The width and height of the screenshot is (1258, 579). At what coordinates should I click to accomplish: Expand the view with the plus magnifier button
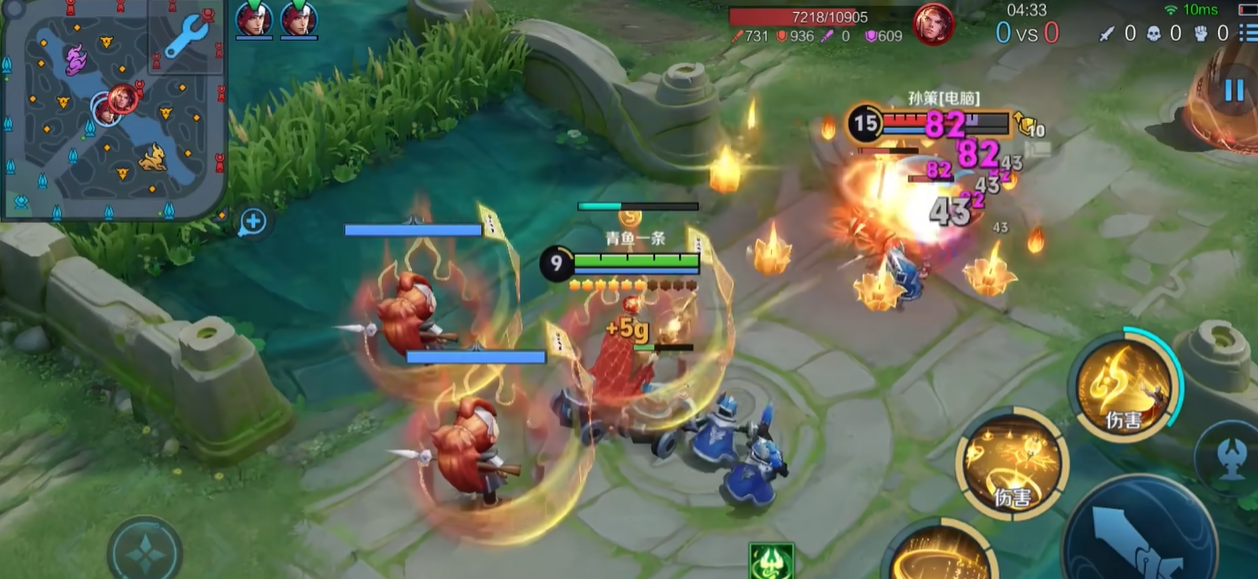coord(253,221)
